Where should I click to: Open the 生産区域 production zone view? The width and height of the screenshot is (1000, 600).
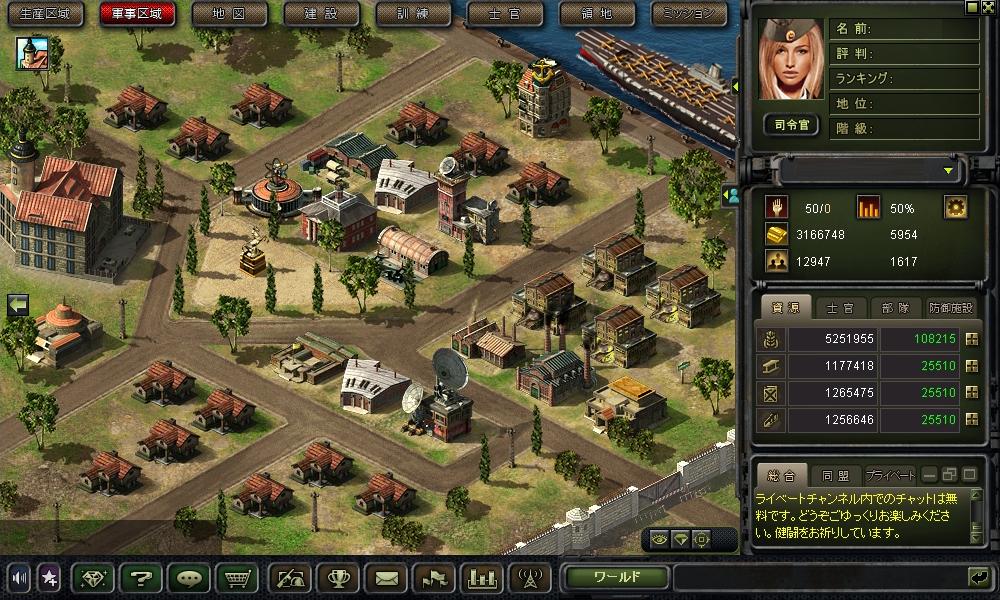pos(46,14)
